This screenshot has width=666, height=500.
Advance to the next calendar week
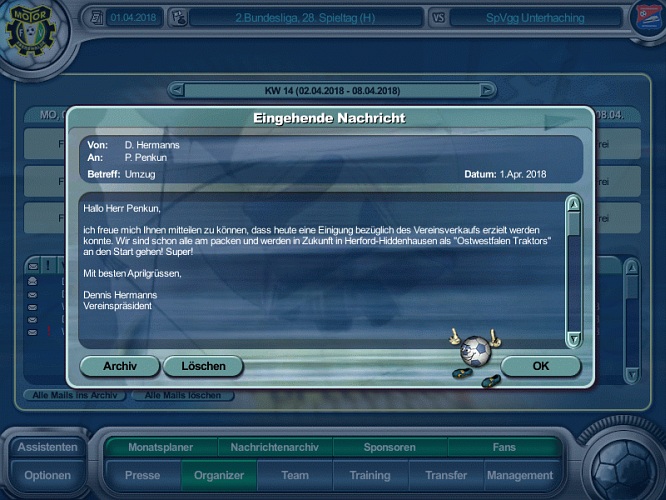point(487,91)
